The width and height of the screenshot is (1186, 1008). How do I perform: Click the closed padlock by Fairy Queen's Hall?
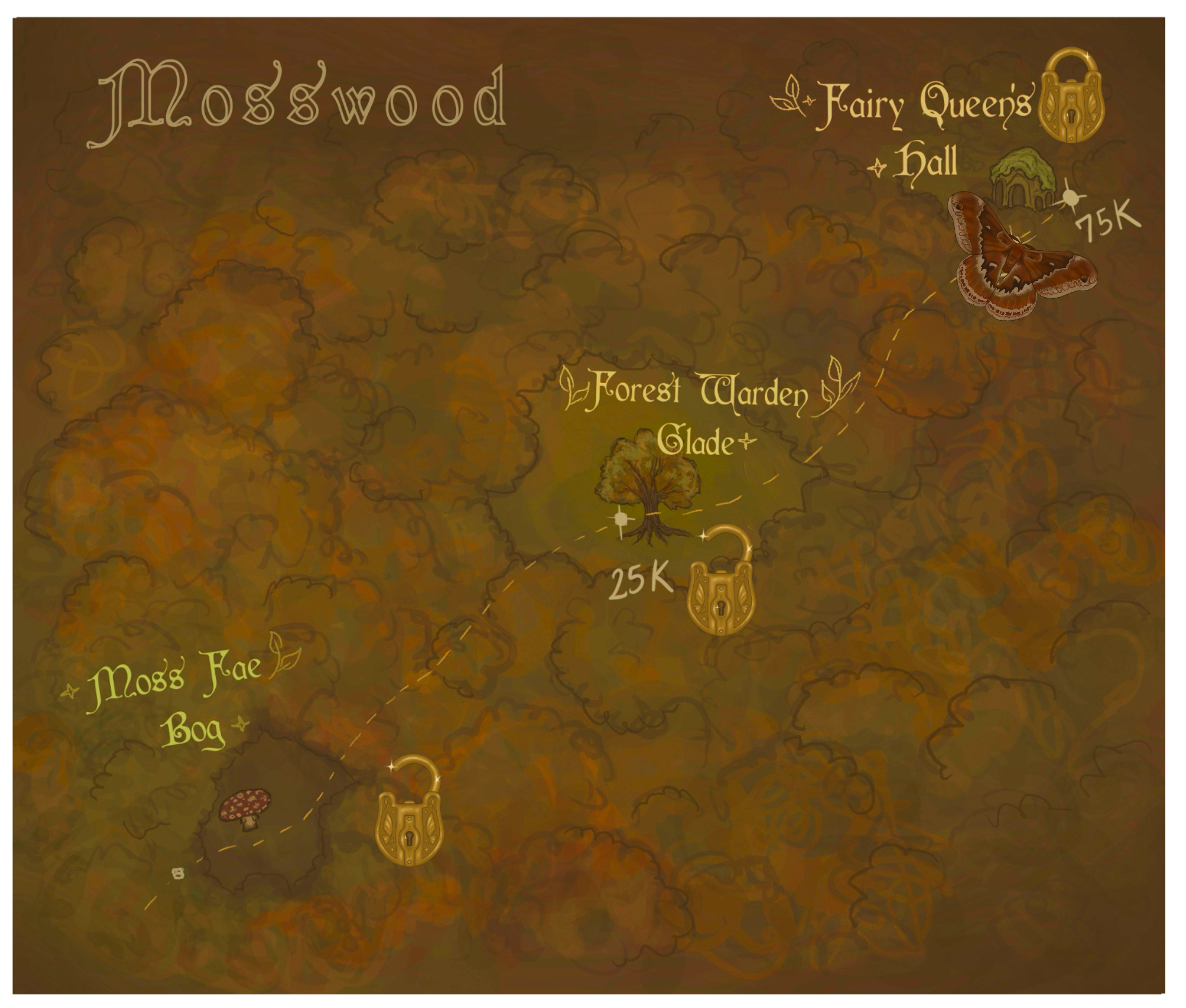click(x=1073, y=96)
